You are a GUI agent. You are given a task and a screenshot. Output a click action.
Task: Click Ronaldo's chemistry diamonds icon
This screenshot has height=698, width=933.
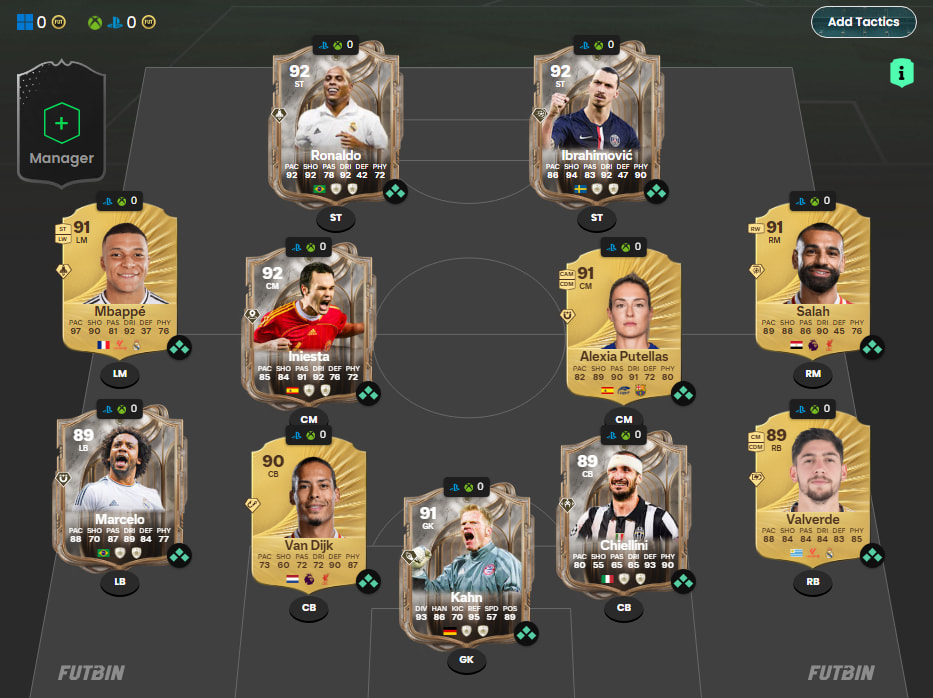395,191
